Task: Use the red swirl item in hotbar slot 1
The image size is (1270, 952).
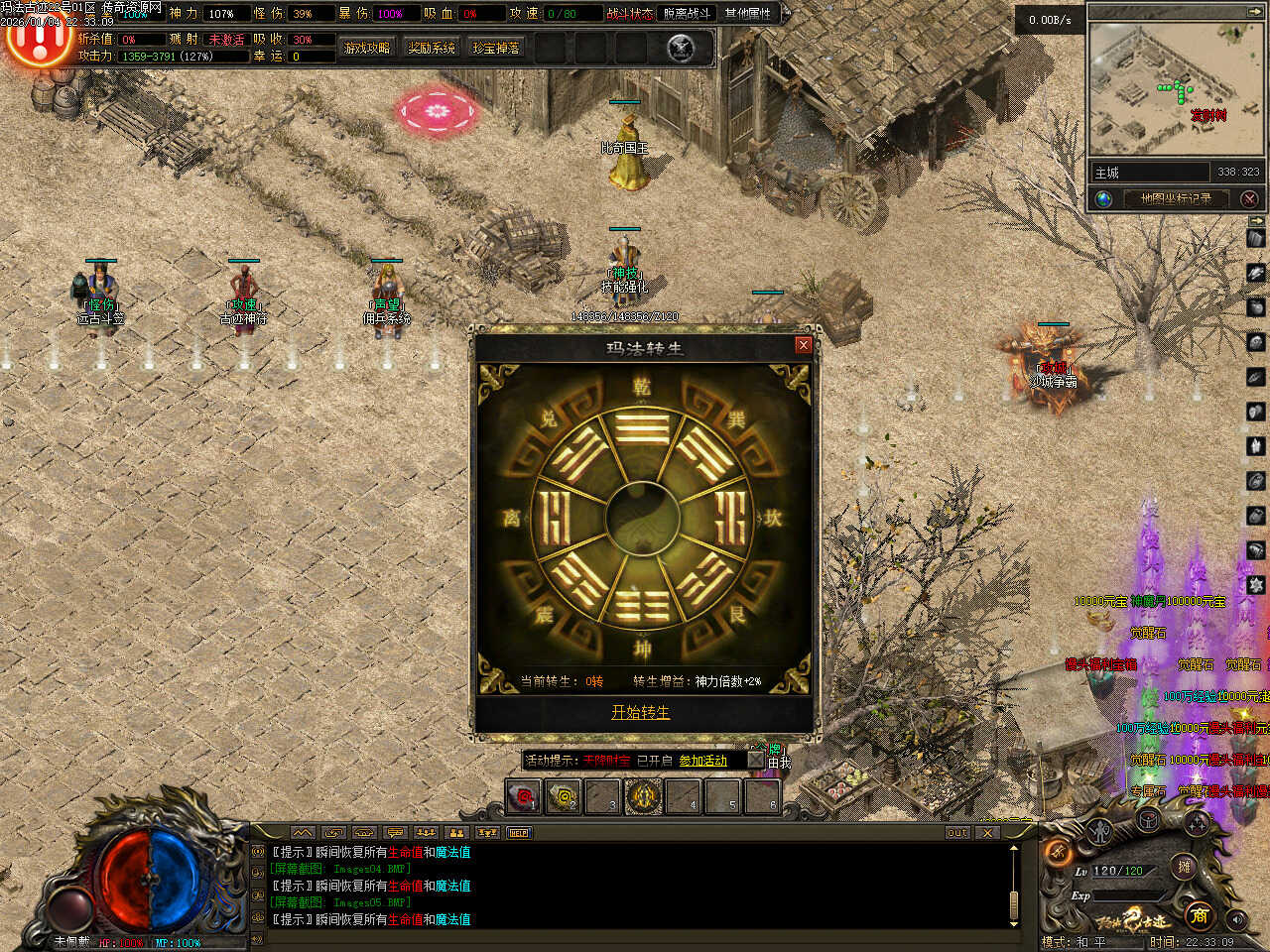Action: pyautogui.click(x=523, y=796)
